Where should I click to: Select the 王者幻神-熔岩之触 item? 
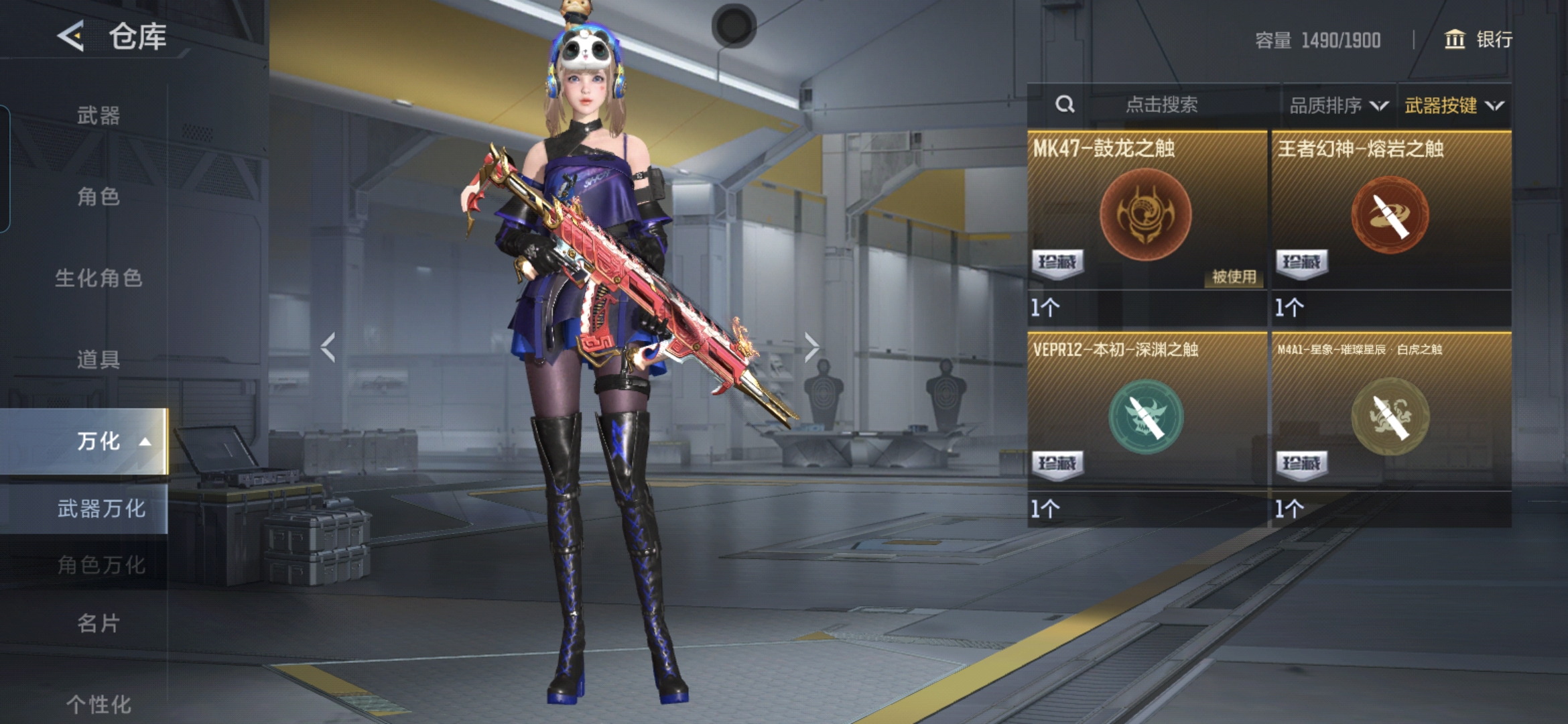1390,221
